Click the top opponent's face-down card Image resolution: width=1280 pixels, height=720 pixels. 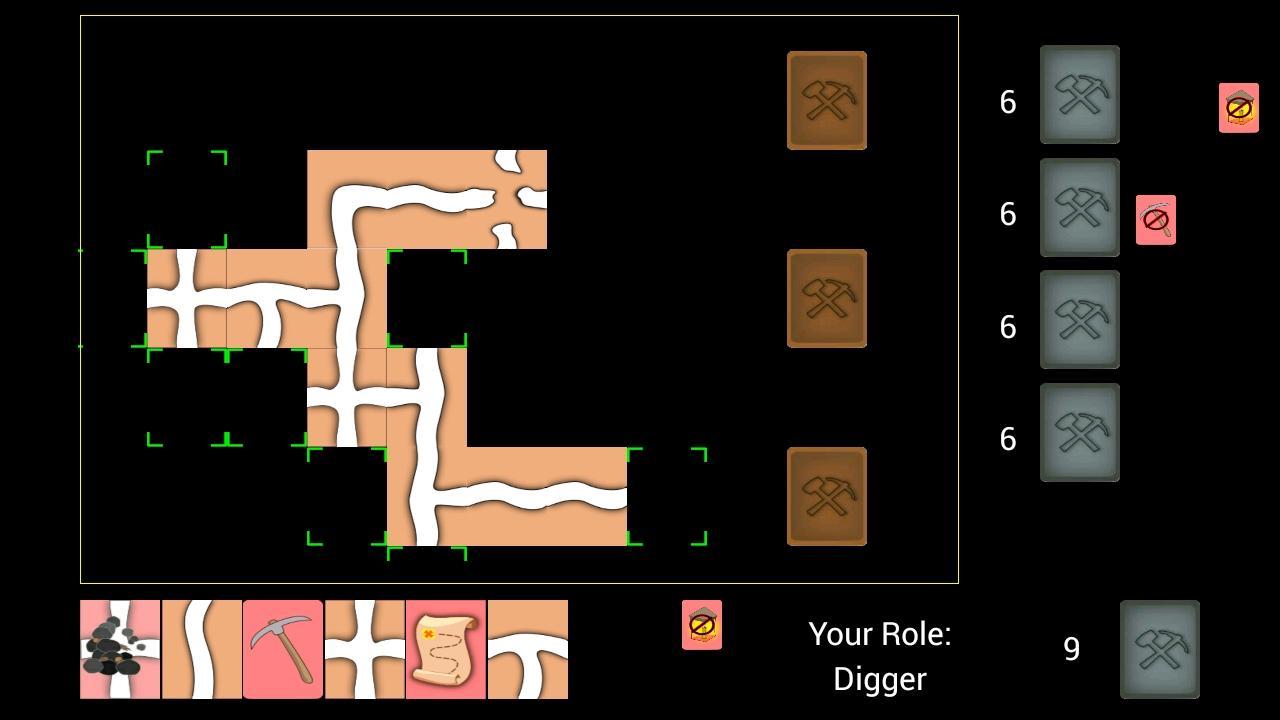[1080, 95]
